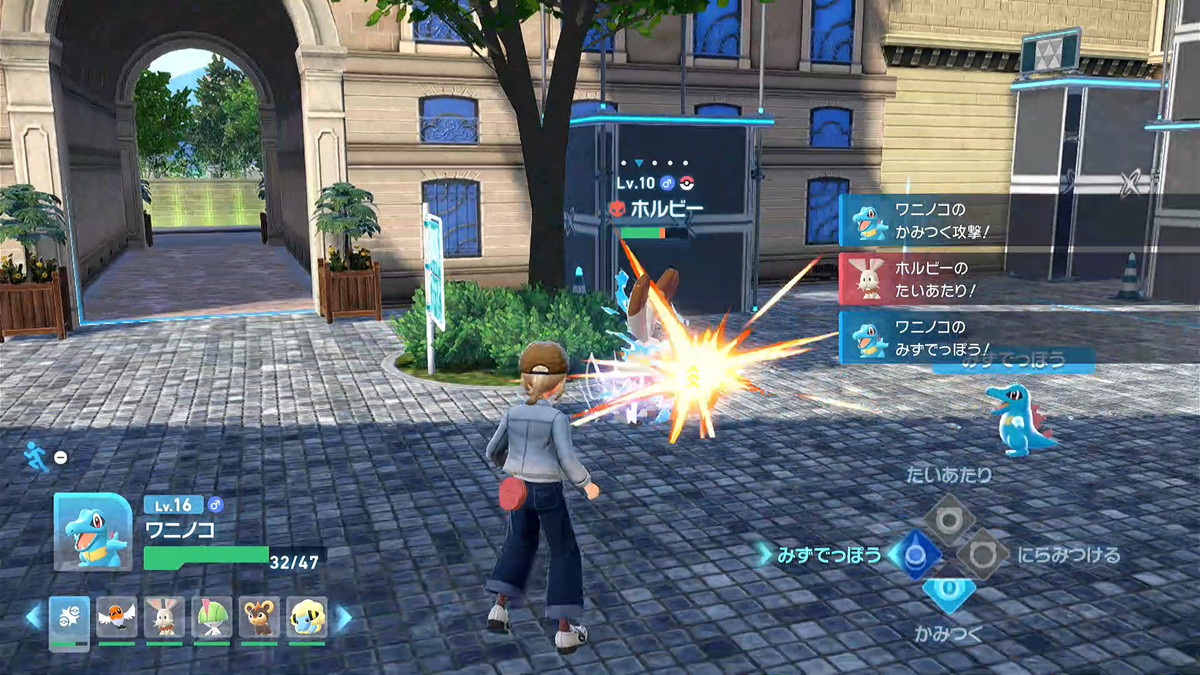The width and height of the screenshot is (1200, 675).
Task: Select Ralts from the party bar
Action: click(x=212, y=617)
